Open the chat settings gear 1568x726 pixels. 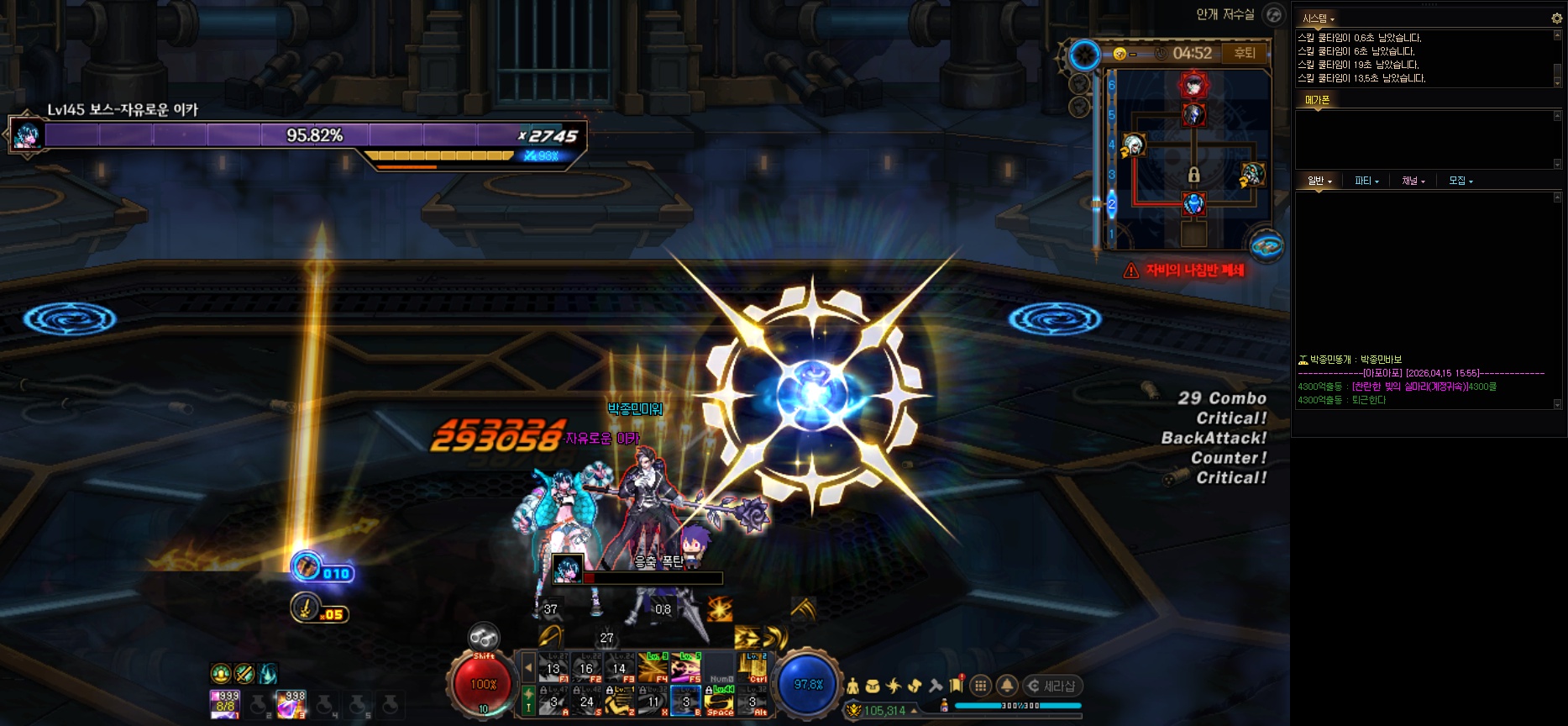(x=1556, y=18)
